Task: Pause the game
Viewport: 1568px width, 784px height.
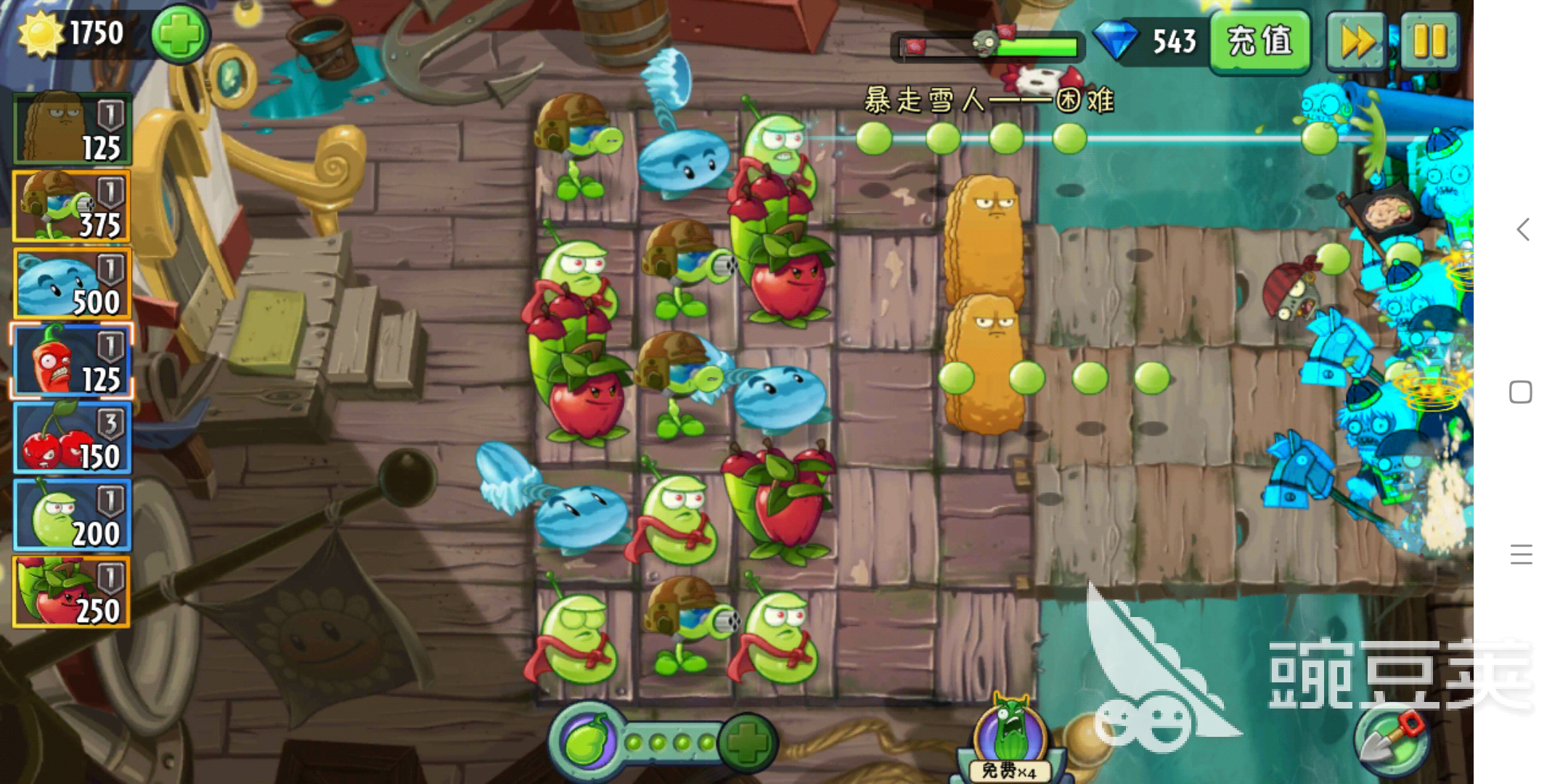Action: 1429,41
